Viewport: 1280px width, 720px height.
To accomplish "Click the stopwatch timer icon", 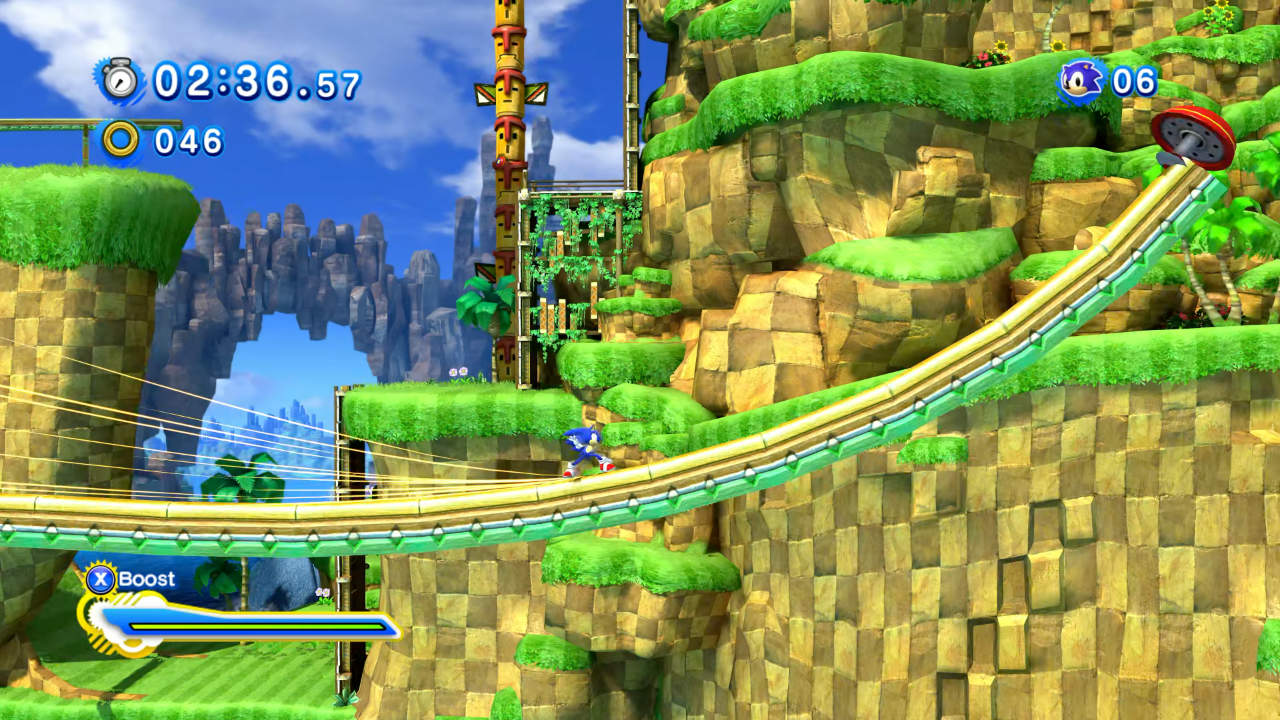I will 121,80.
